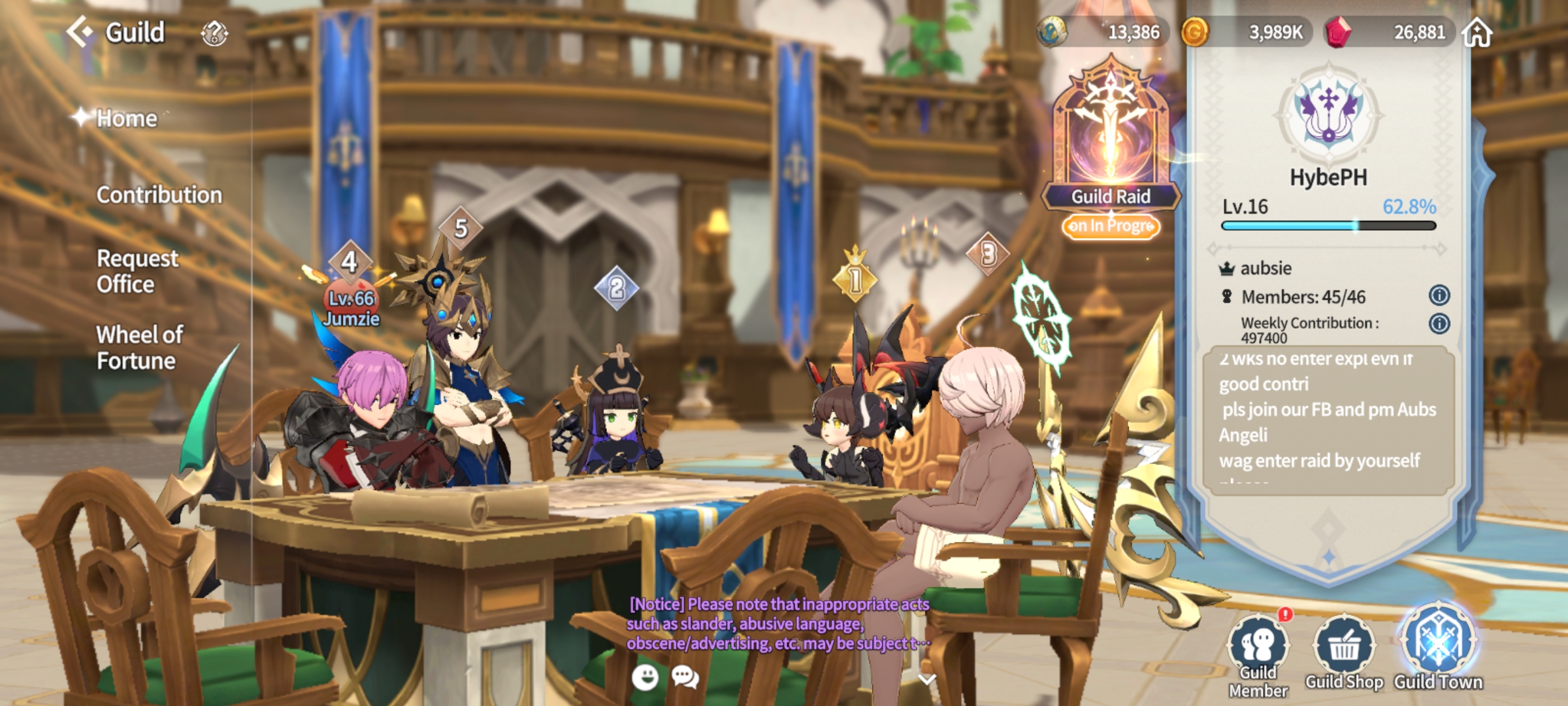The width and height of the screenshot is (1568, 706).
Task: Open the Request Office menu
Action: (137, 271)
